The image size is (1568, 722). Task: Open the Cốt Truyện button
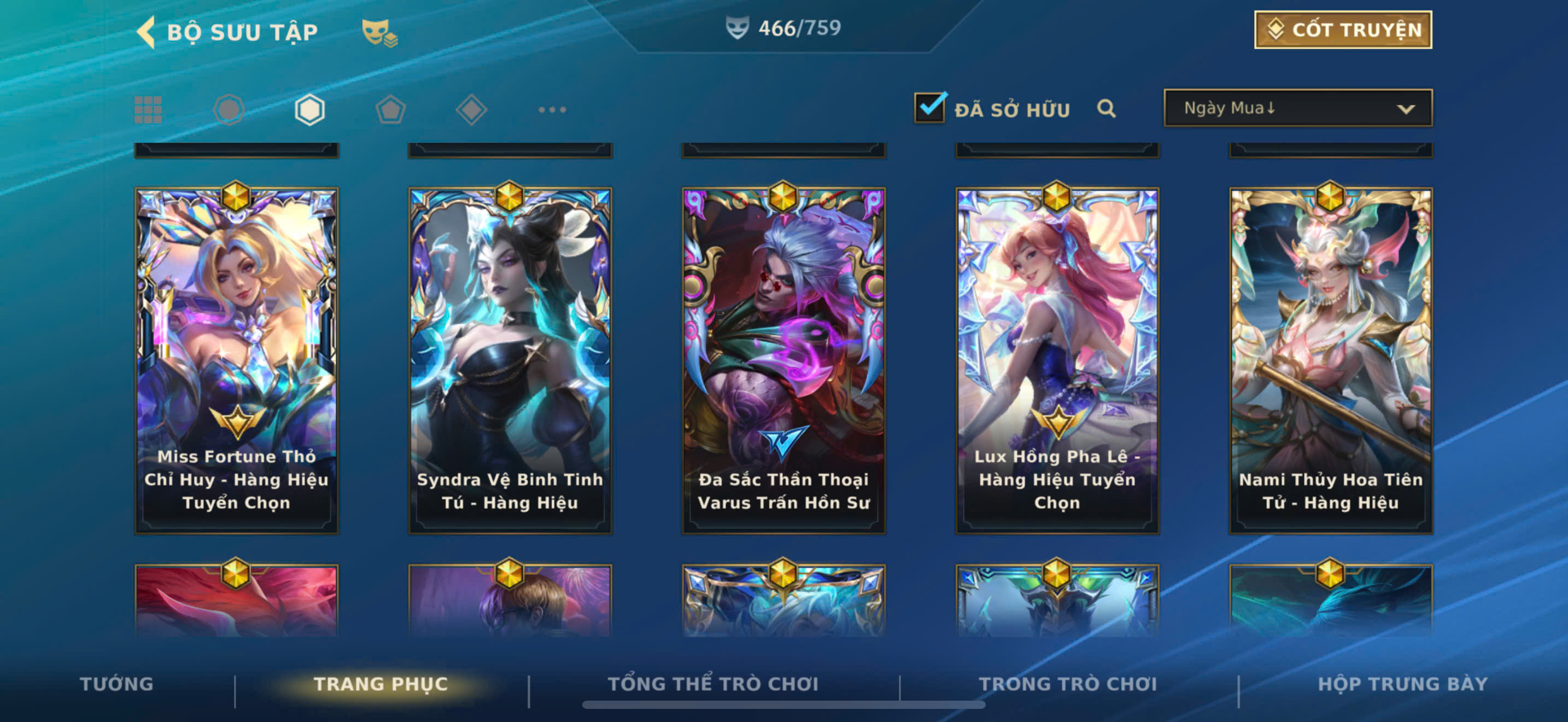coord(1342,30)
